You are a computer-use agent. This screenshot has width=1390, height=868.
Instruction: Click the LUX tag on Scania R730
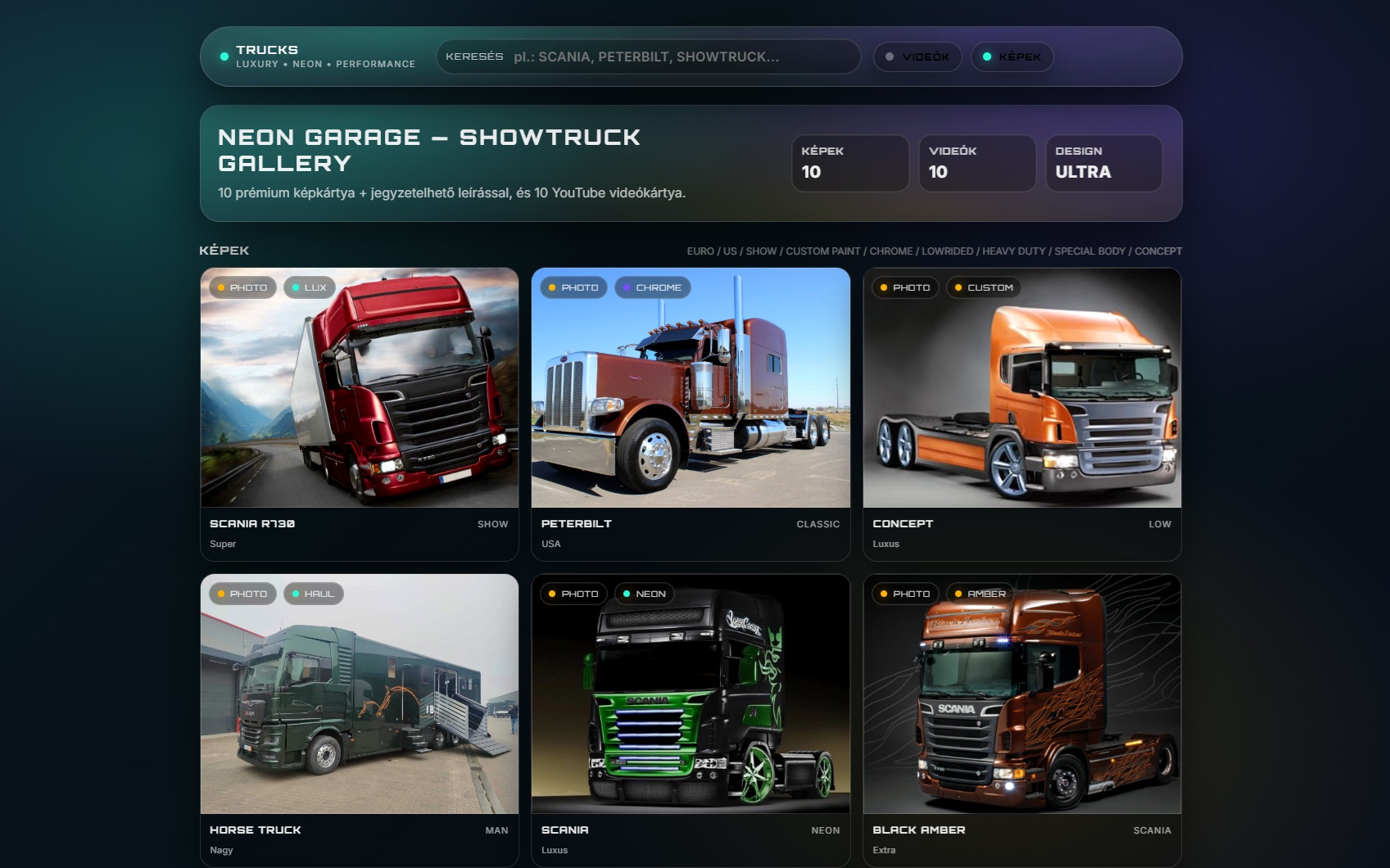coord(309,287)
